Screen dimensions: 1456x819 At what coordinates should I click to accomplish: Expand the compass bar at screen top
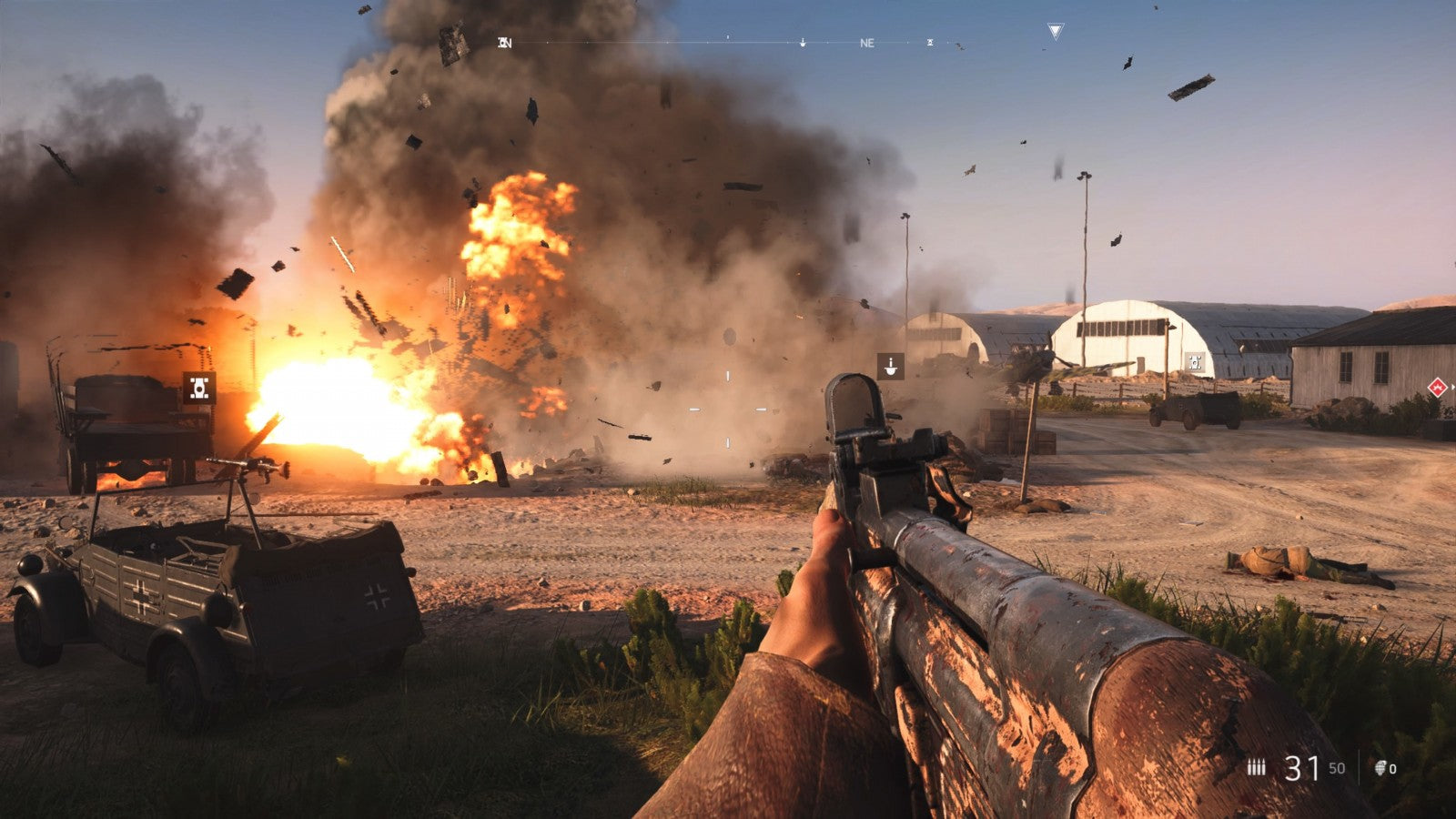[x=728, y=42]
